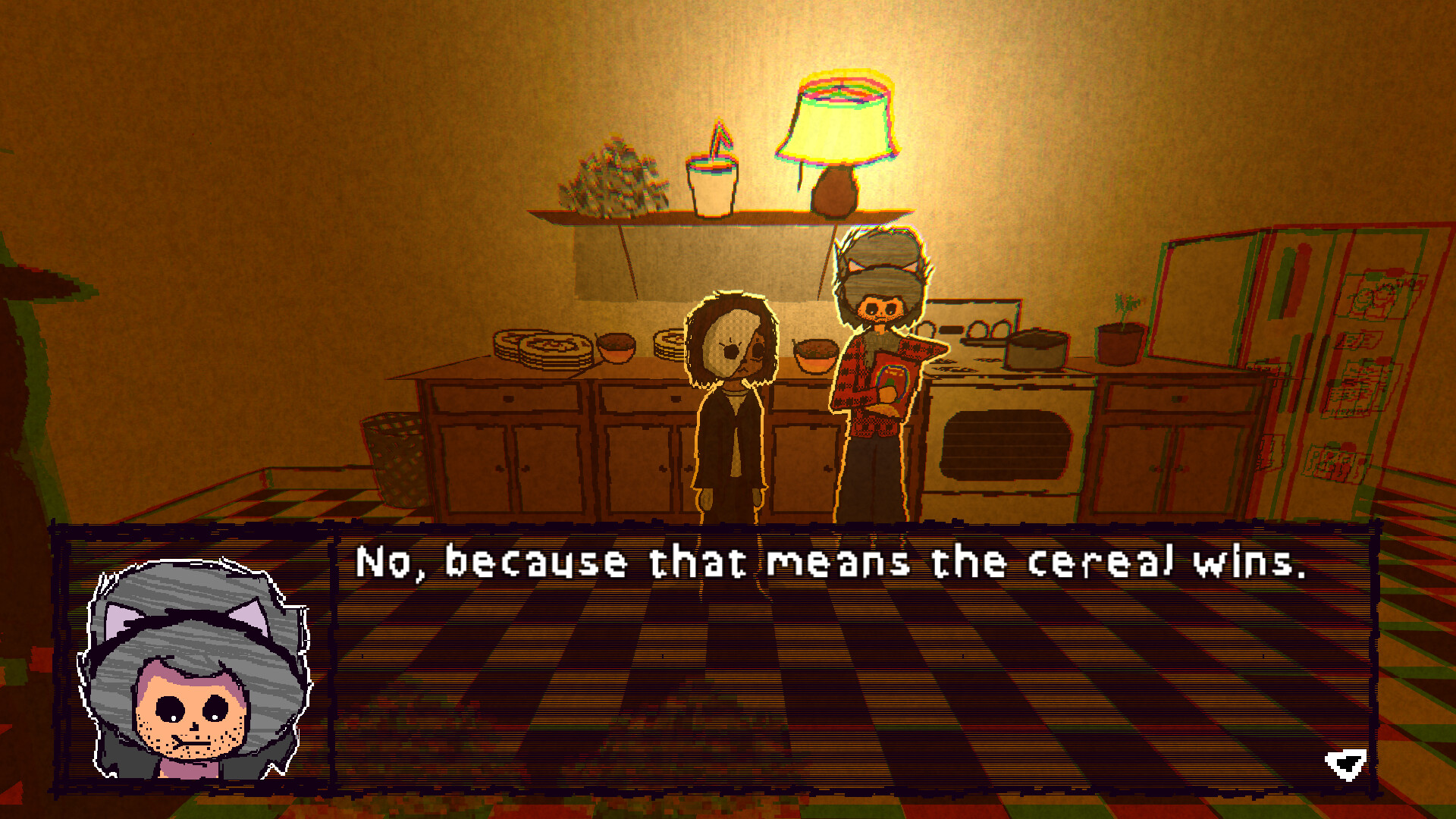Viewport: 1456px width, 819px height.
Task: Click the leafy plant on the wall shelf
Action: (x=614, y=178)
